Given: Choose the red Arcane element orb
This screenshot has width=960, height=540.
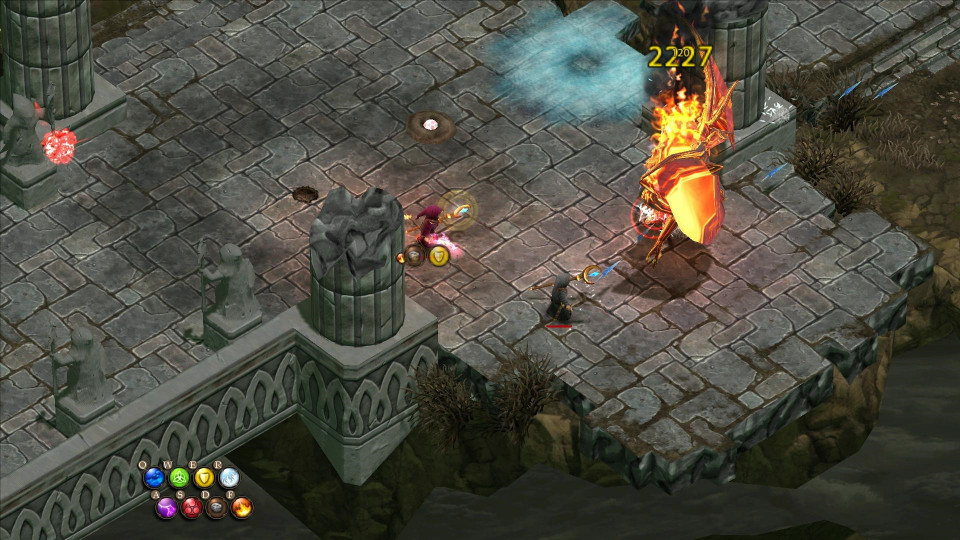Looking at the screenshot, I should click(x=191, y=508).
